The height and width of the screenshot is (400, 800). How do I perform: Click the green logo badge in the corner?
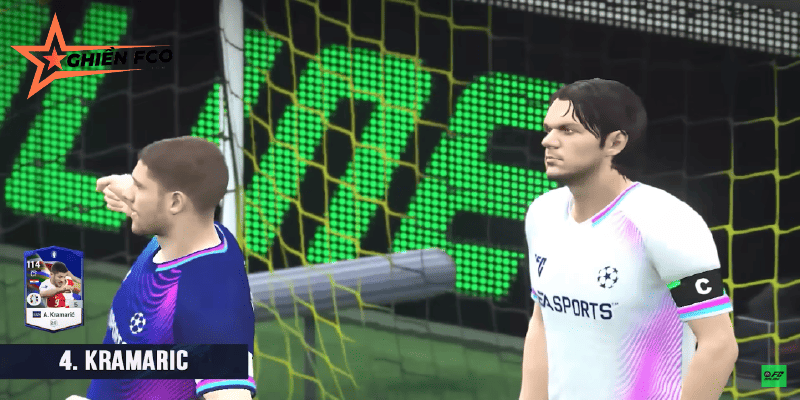click(x=773, y=377)
